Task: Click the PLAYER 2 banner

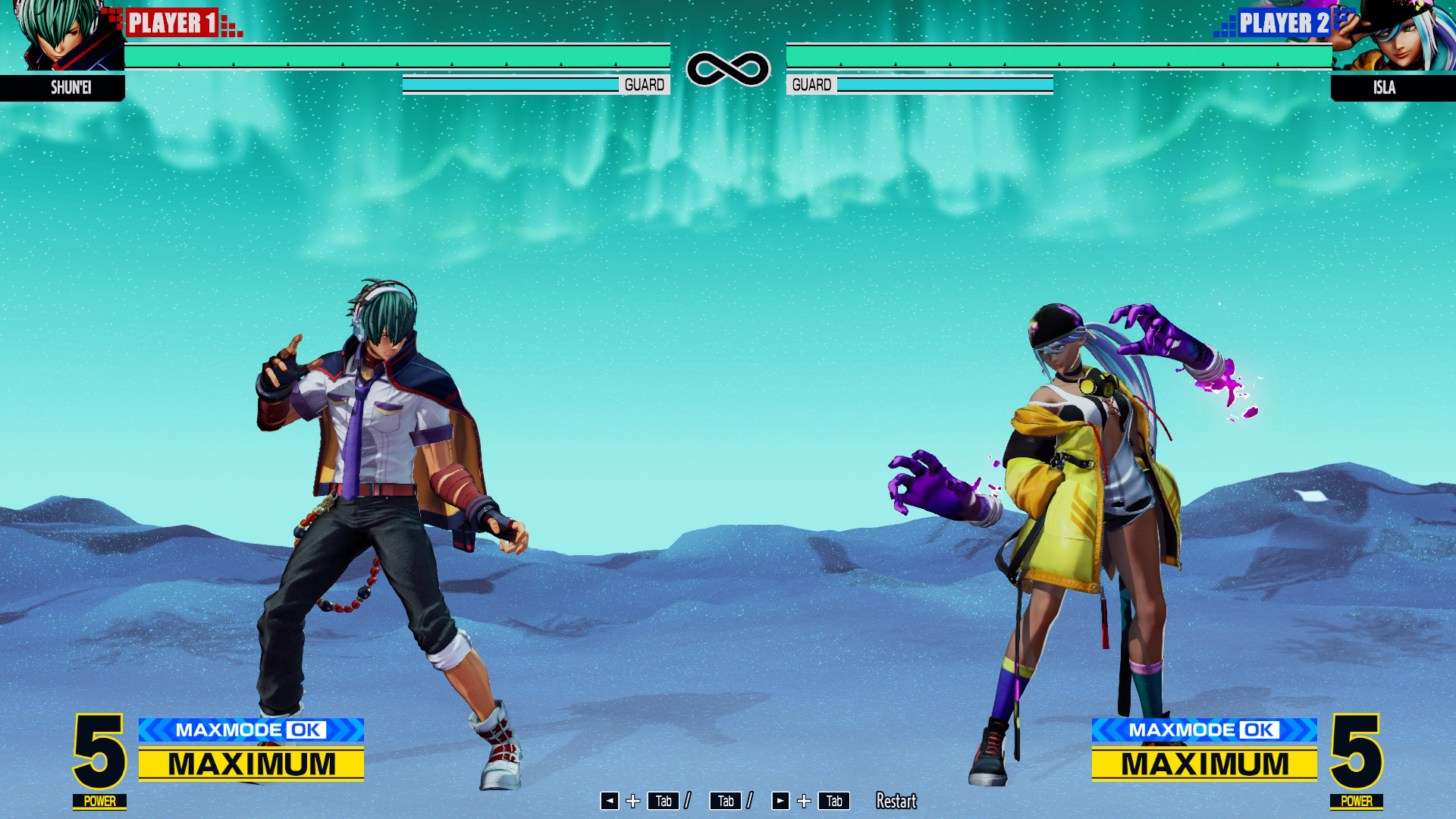Action: [x=1283, y=23]
